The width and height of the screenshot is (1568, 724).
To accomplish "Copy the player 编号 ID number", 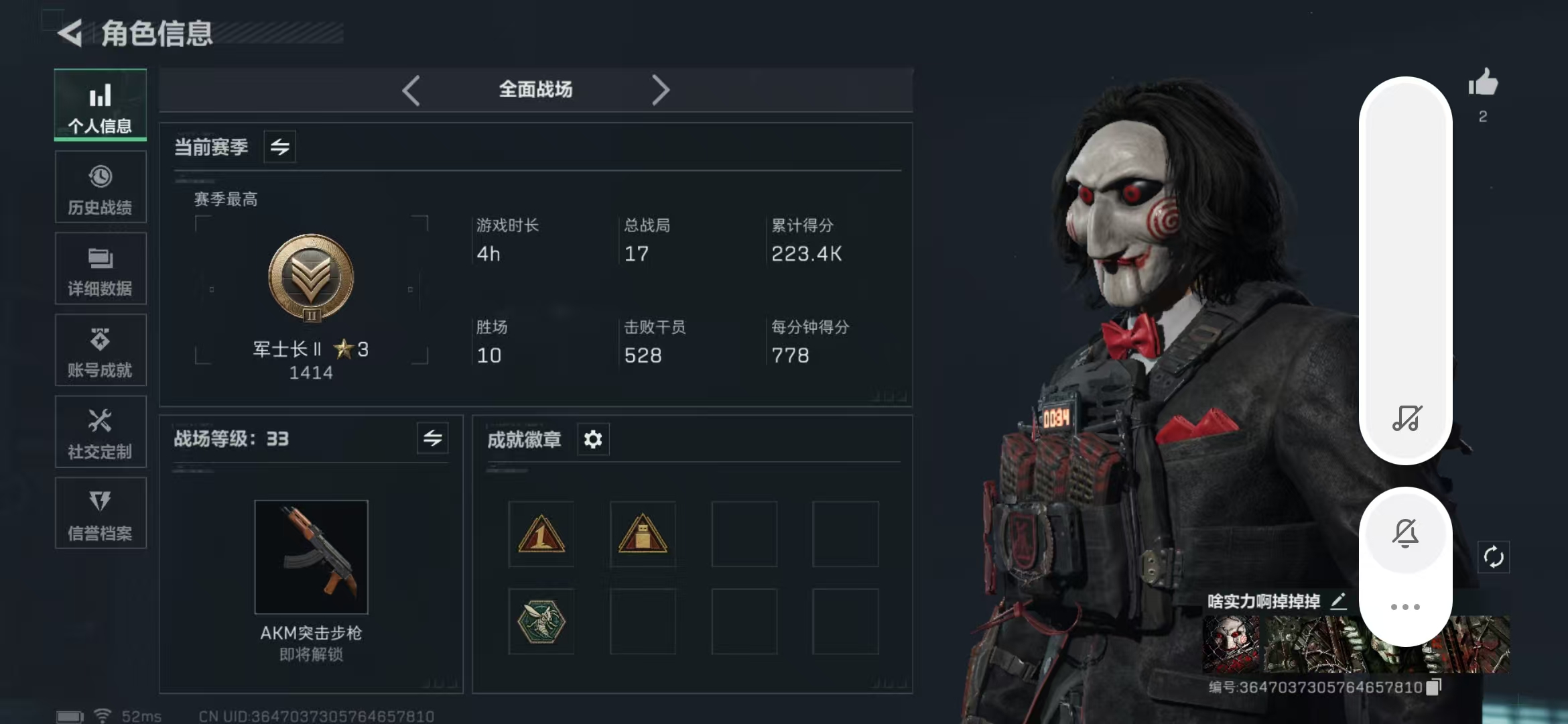I will (x=1433, y=688).
